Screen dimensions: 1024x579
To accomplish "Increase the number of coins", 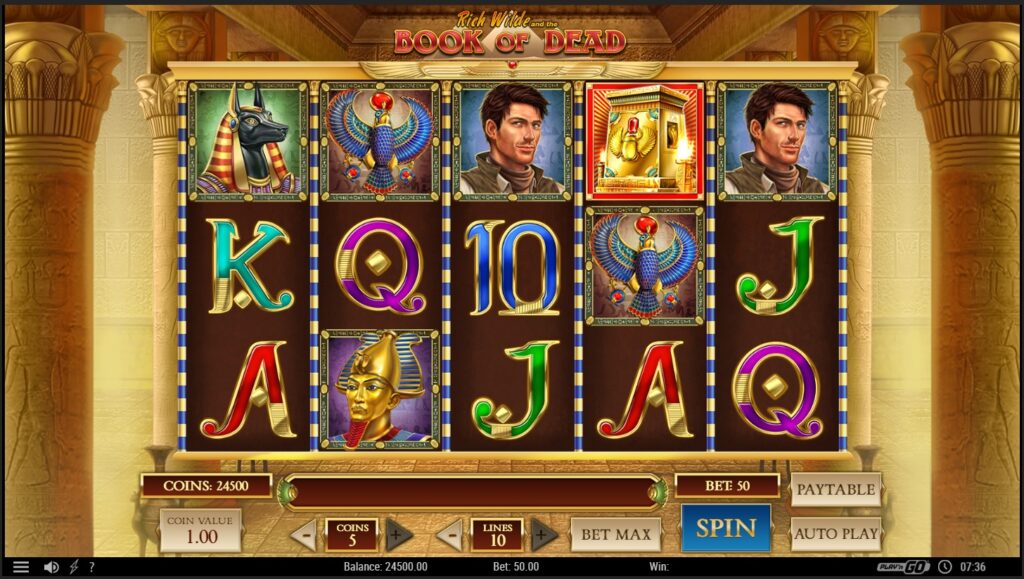I will (x=399, y=534).
